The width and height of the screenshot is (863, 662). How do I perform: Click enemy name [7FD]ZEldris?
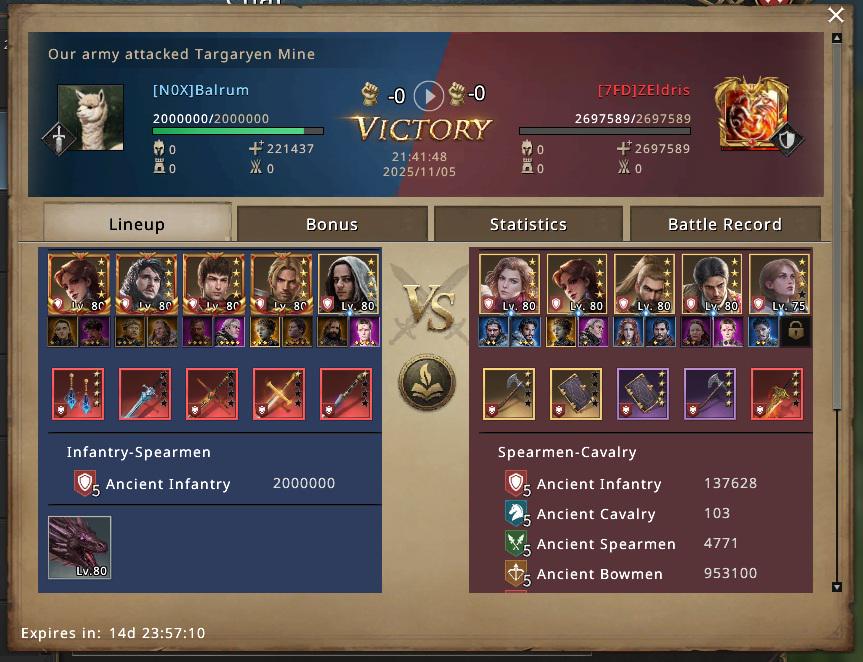click(644, 90)
